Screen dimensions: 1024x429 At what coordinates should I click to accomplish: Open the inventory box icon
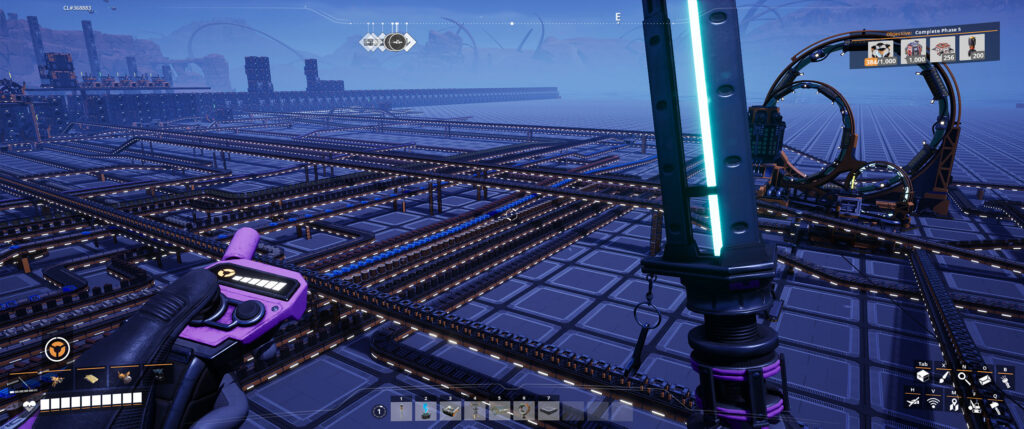[x=922, y=376]
